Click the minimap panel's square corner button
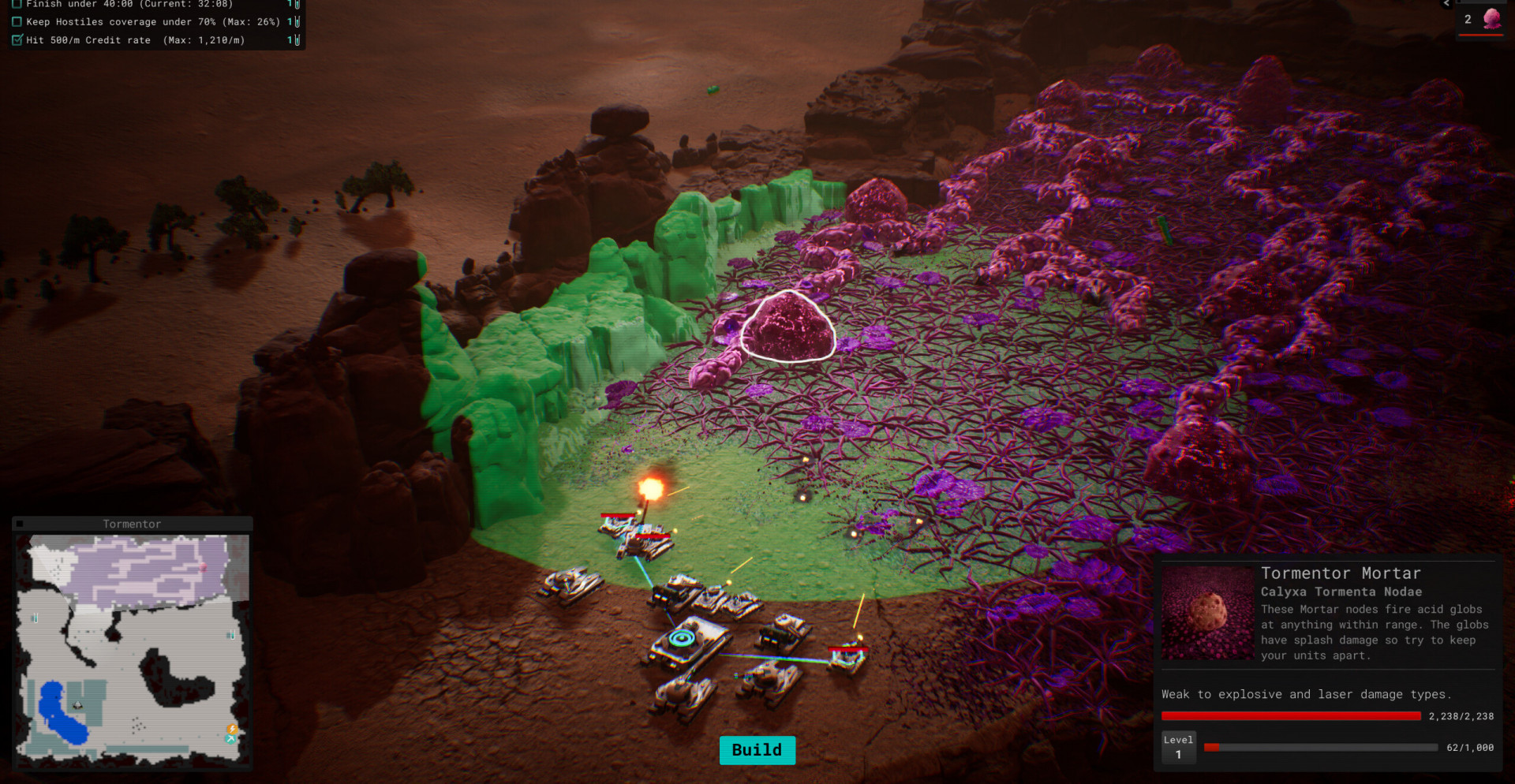1515x784 pixels. point(20,524)
